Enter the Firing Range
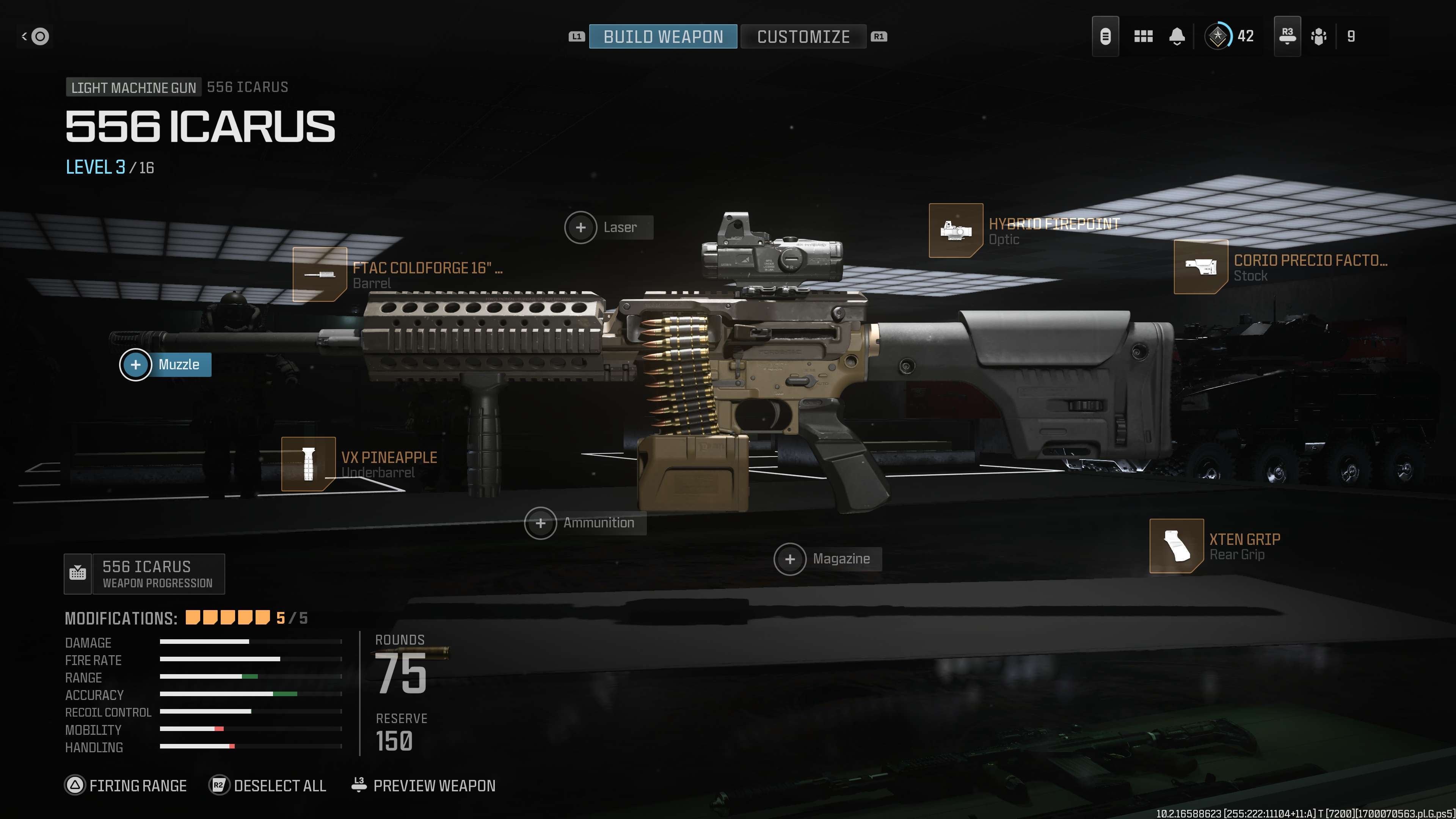The width and height of the screenshot is (1456, 819). pyautogui.click(x=126, y=786)
